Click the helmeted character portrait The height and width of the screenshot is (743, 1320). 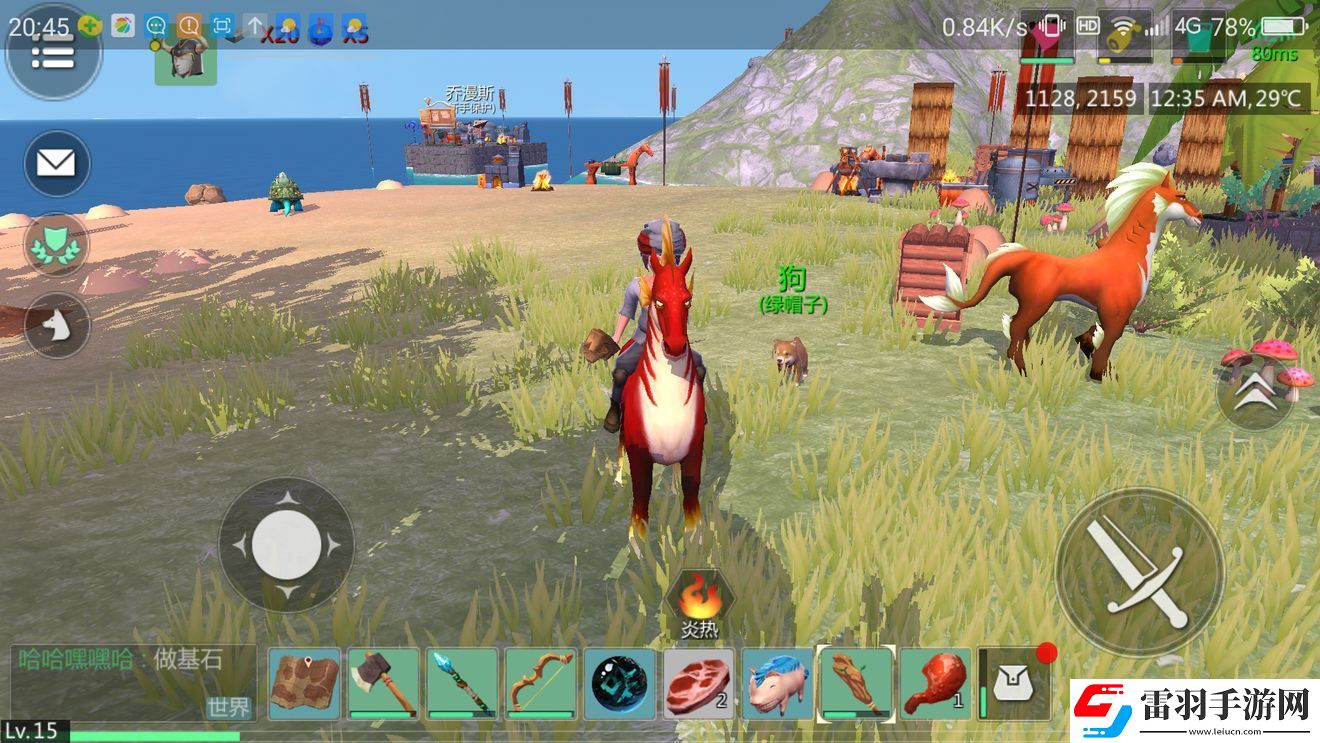(186, 58)
